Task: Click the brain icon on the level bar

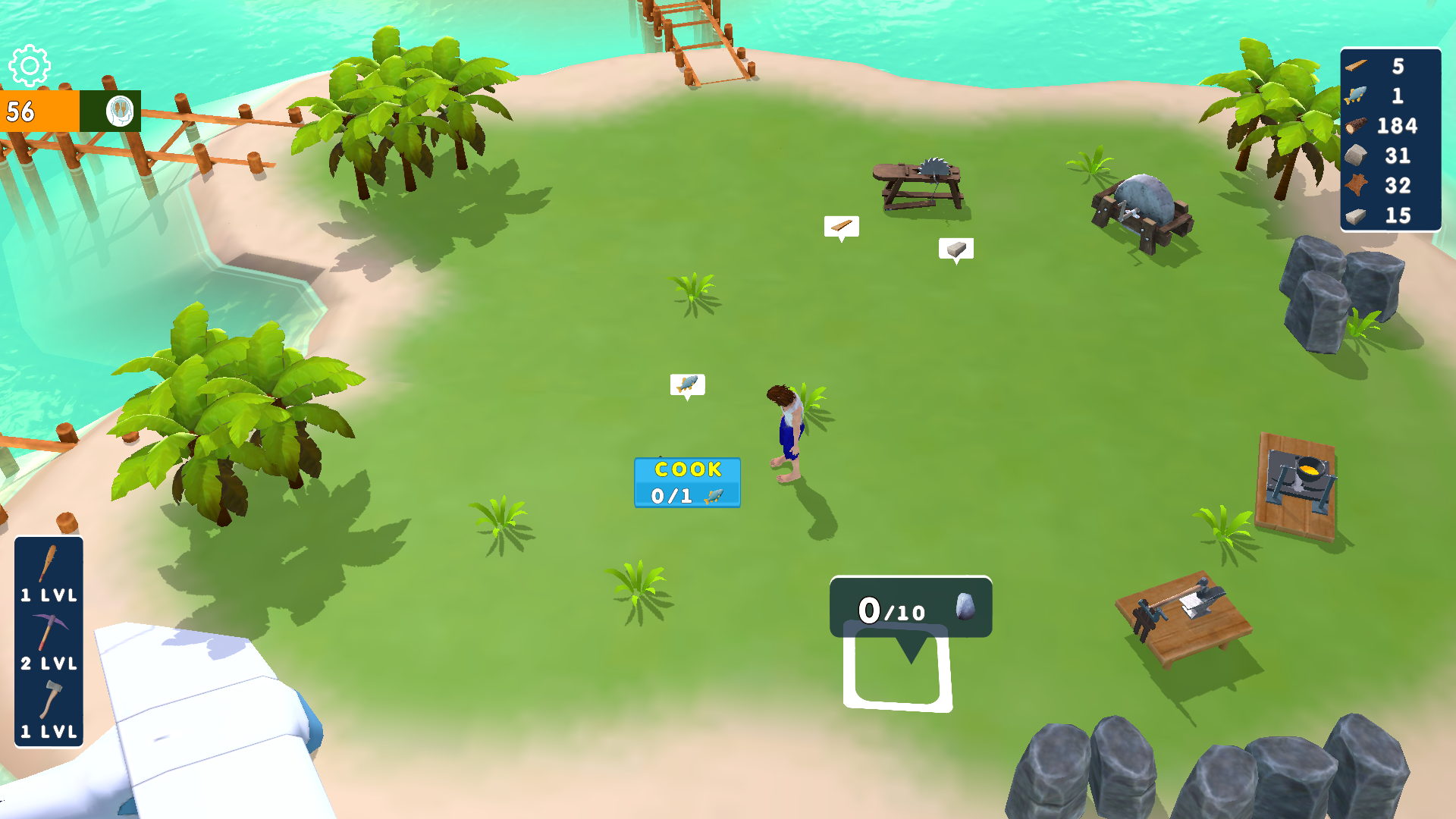Action: pyautogui.click(x=121, y=112)
